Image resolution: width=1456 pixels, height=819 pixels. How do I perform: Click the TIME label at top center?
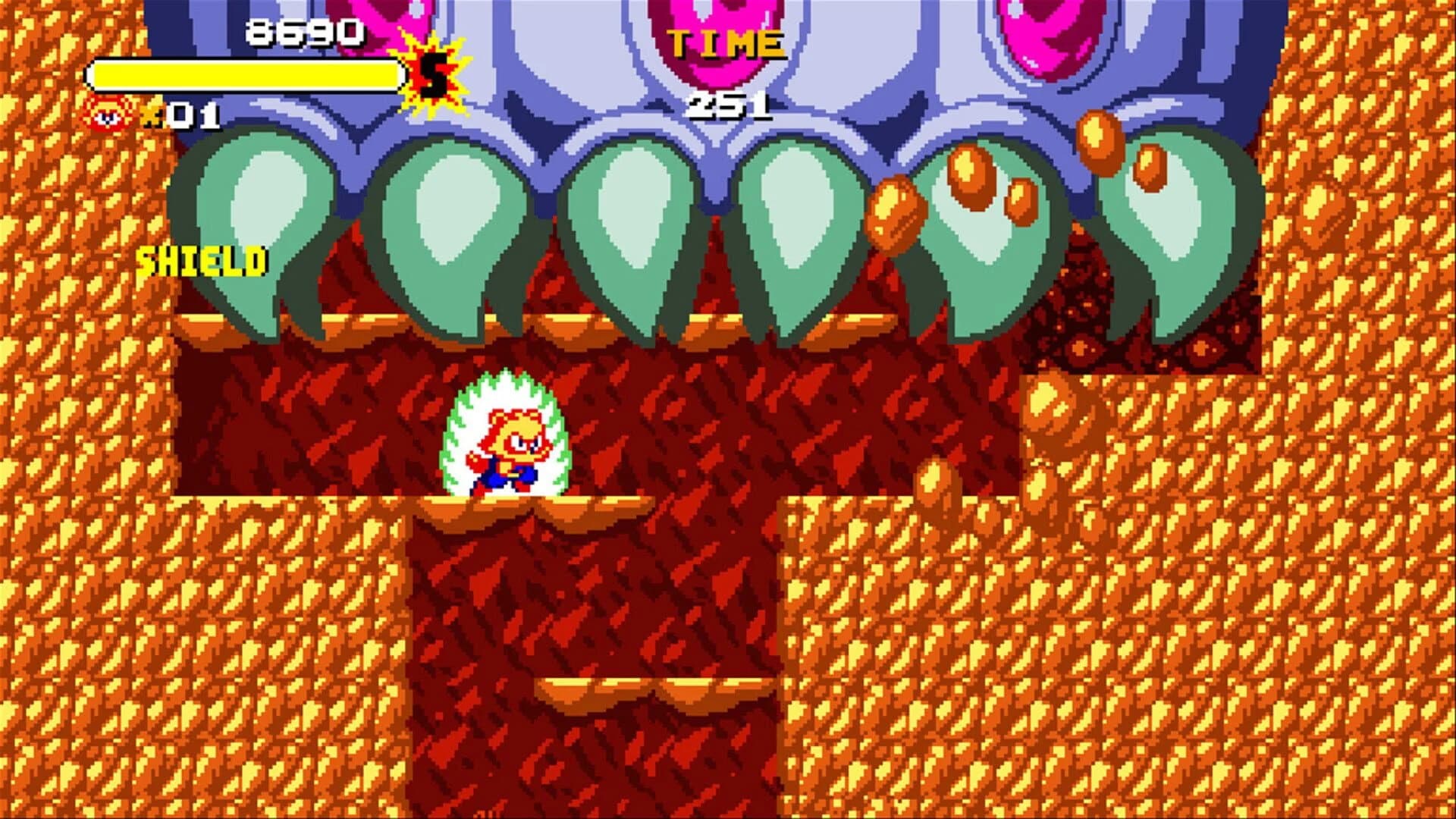pos(730,43)
